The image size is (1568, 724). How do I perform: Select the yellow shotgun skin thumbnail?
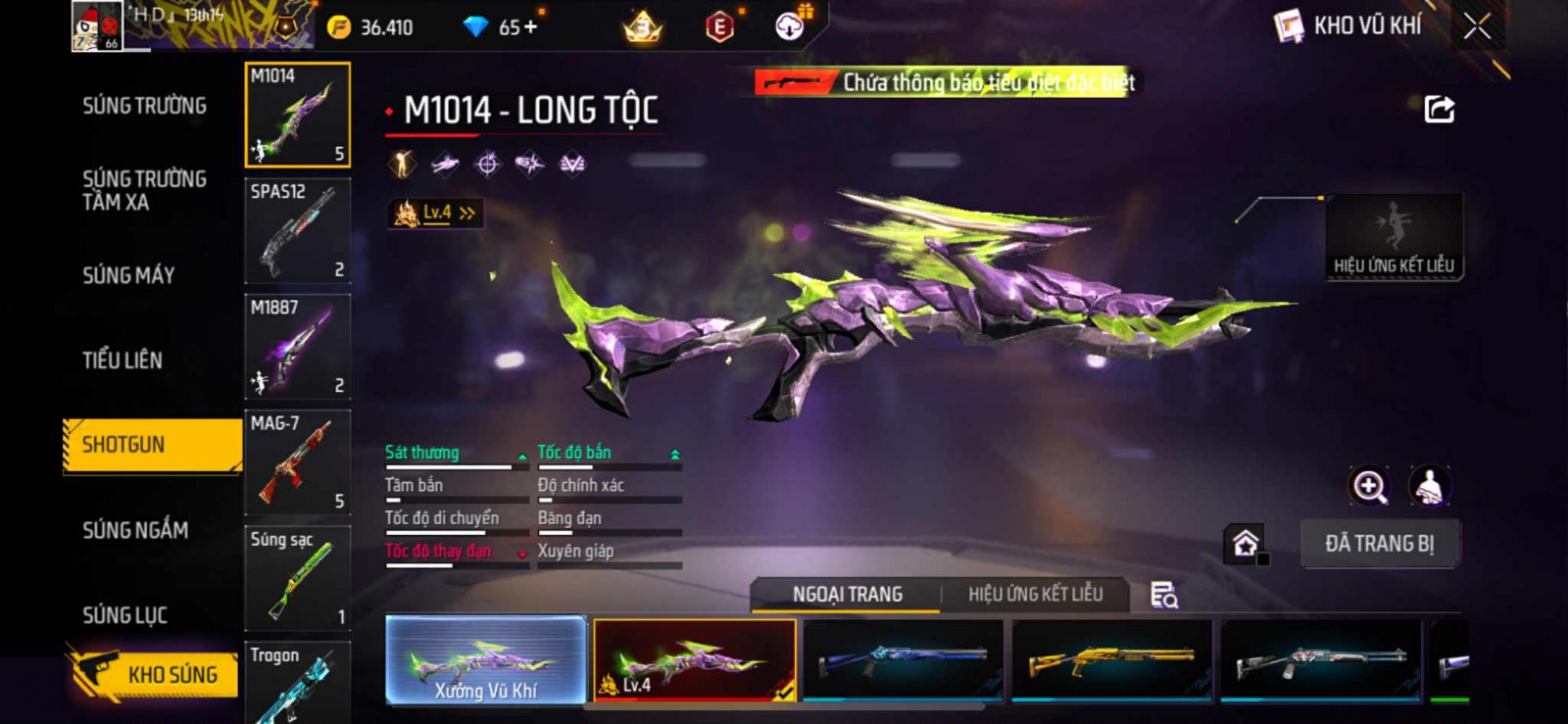tap(1112, 660)
